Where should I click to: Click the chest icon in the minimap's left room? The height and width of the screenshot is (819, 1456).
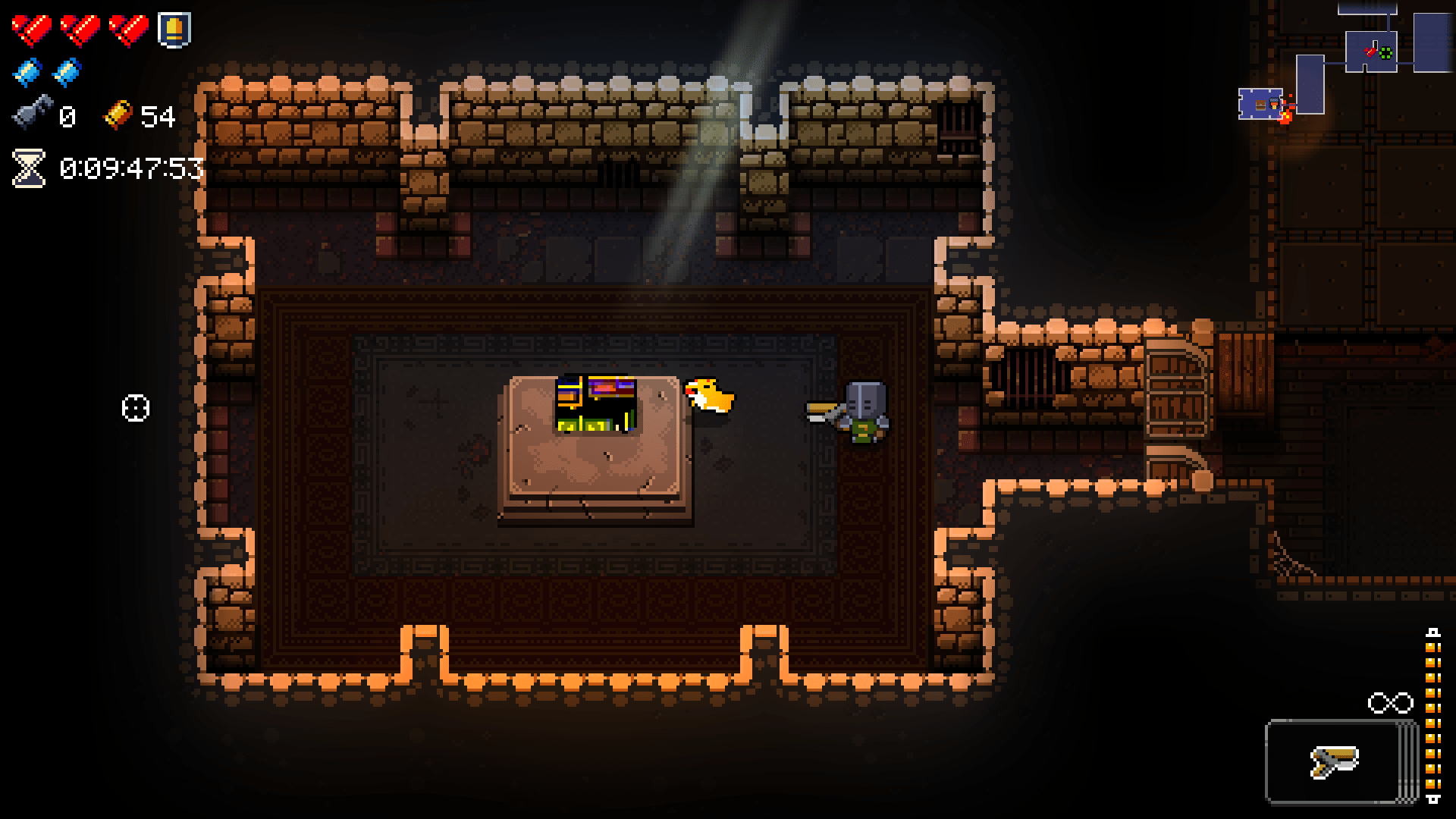[x=1260, y=105]
